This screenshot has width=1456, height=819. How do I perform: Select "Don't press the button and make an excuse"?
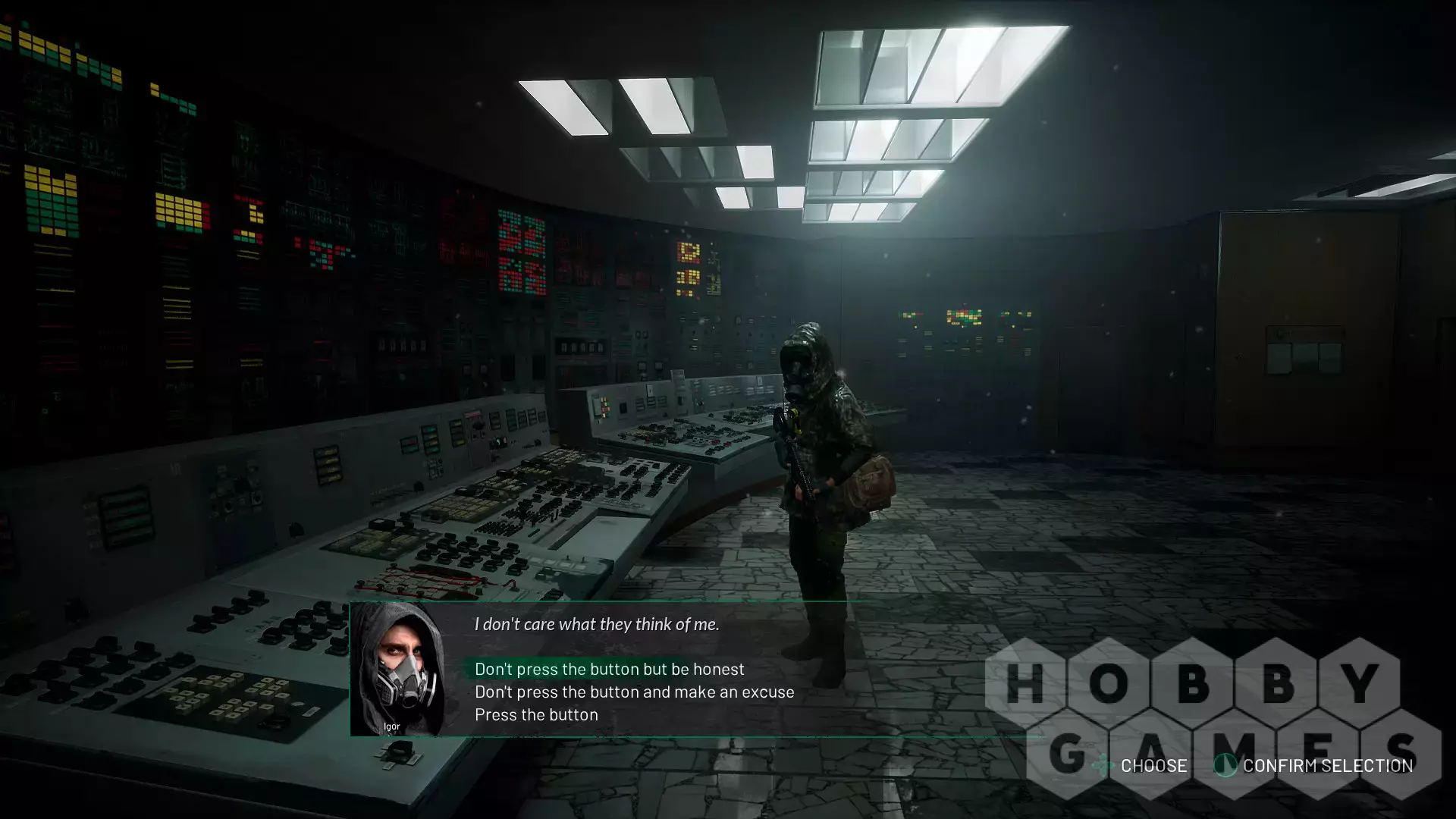pyautogui.click(x=634, y=692)
